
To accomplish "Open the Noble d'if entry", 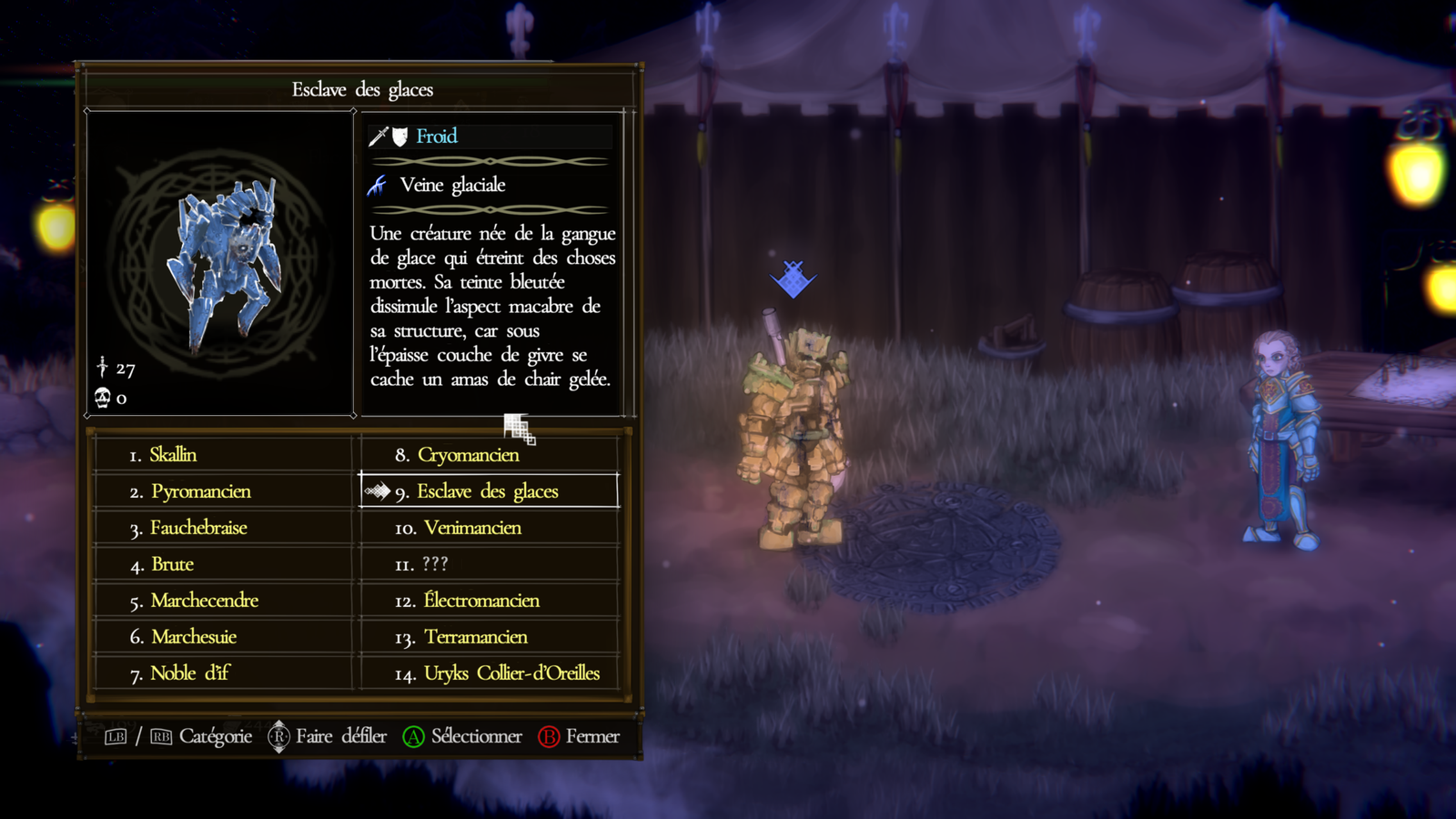I will coord(190,673).
